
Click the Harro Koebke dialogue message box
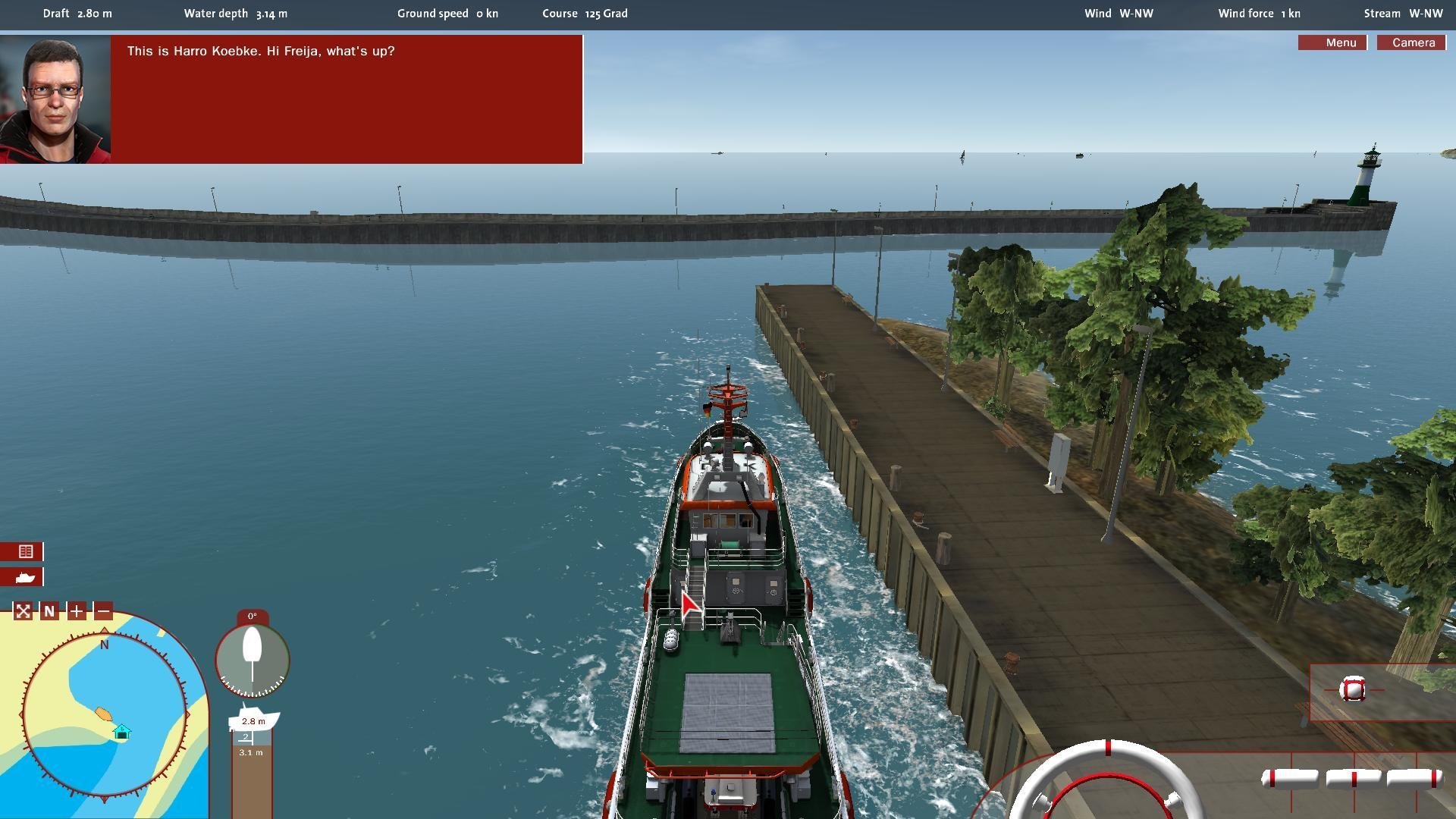click(x=347, y=99)
